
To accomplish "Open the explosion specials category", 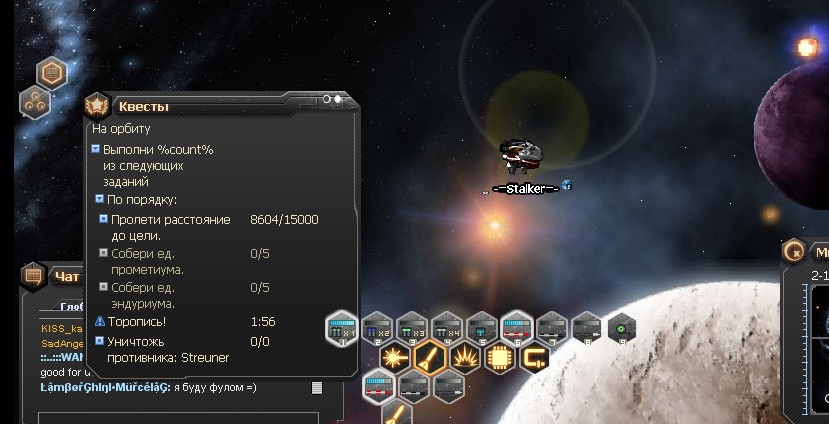I will tap(465, 357).
